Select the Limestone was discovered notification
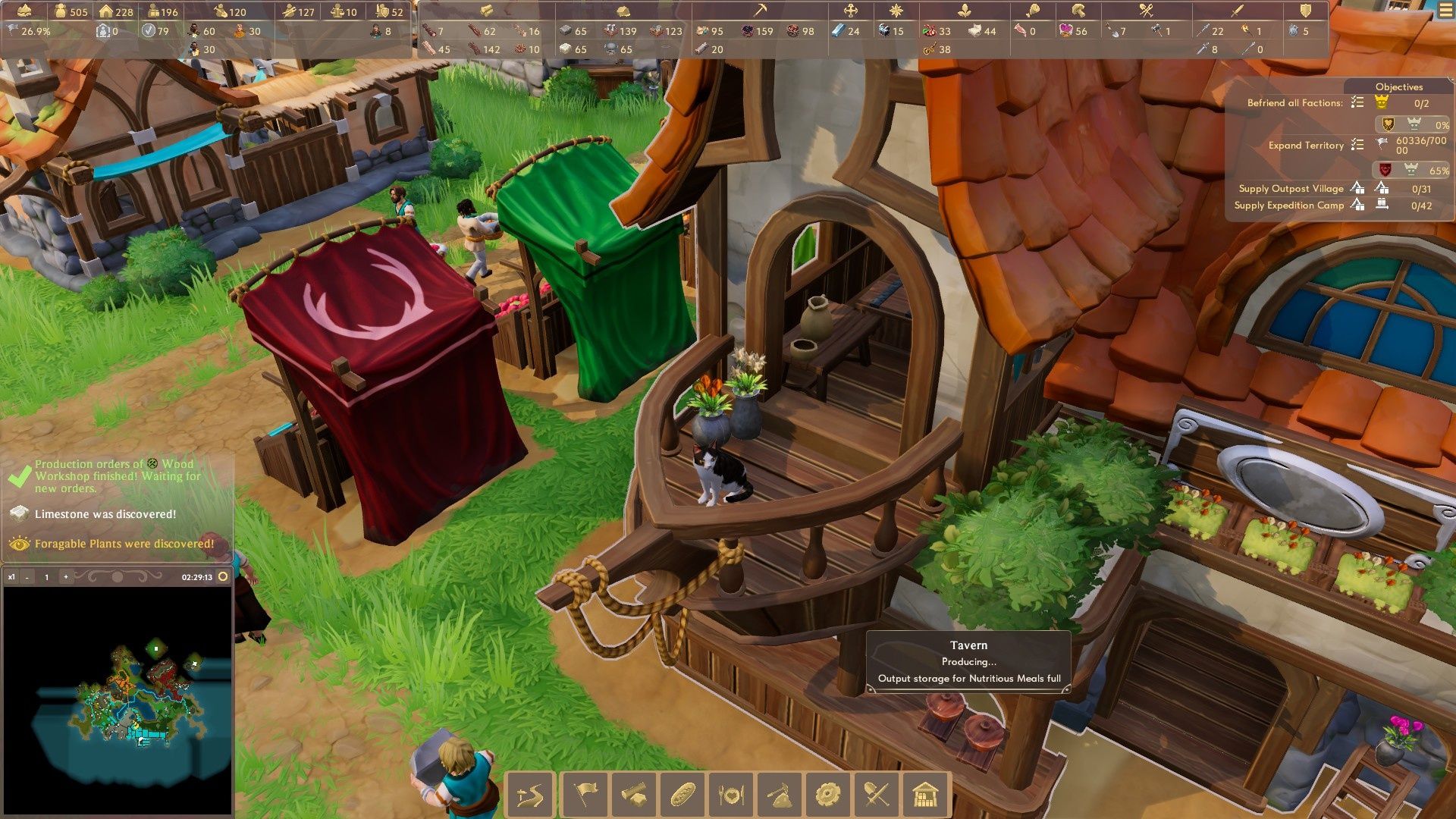Image resolution: width=1456 pixels, height=819 pixels. [105, 514]
